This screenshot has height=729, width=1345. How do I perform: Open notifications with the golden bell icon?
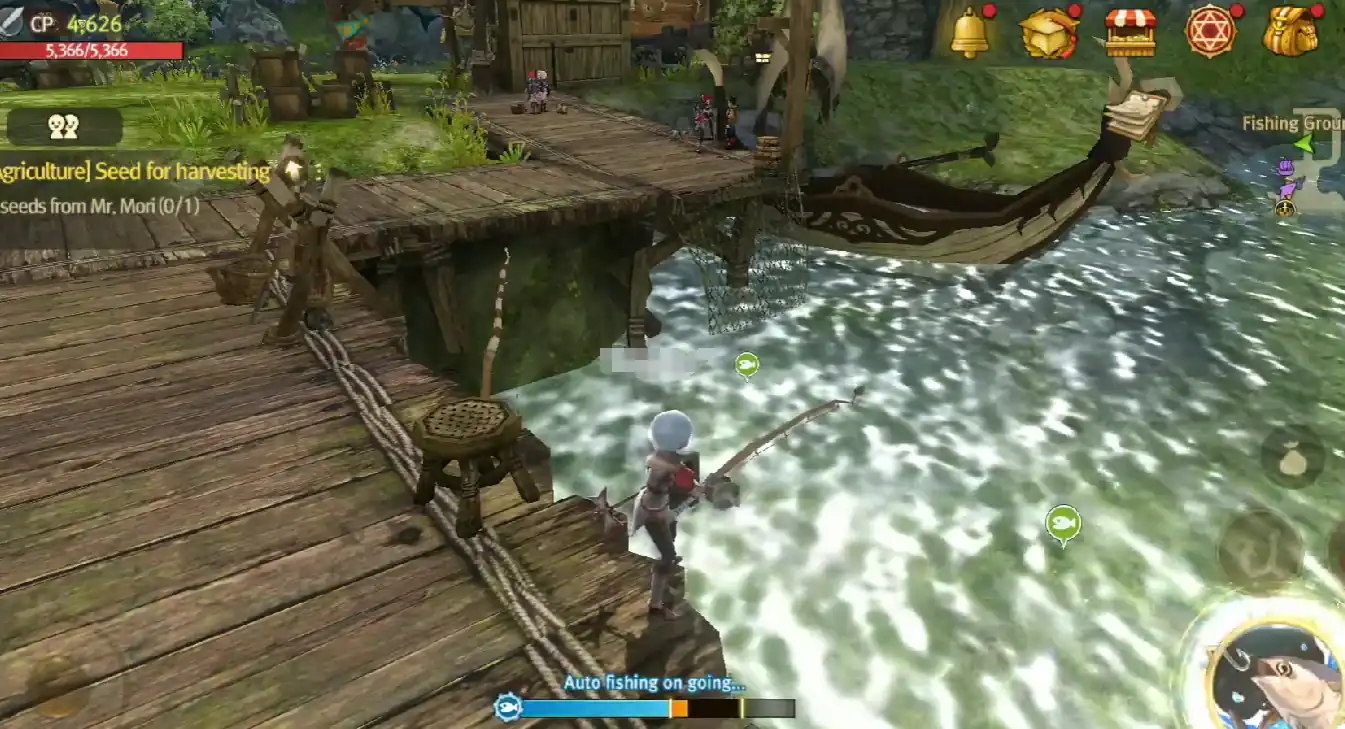pos(969,31)
